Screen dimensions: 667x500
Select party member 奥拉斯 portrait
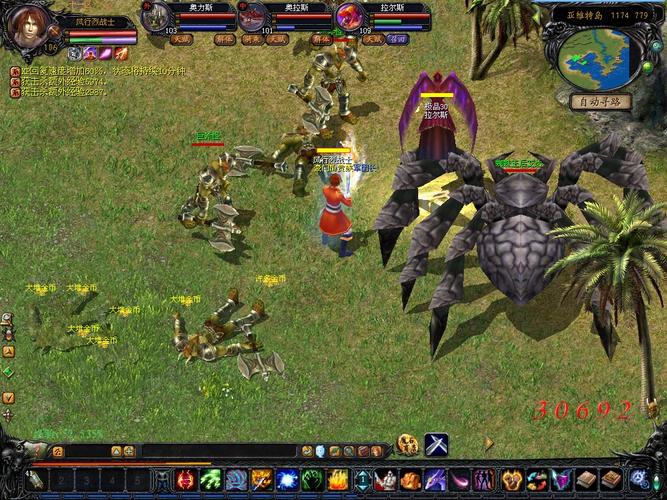pyautogui.click(x=253, y=16)
